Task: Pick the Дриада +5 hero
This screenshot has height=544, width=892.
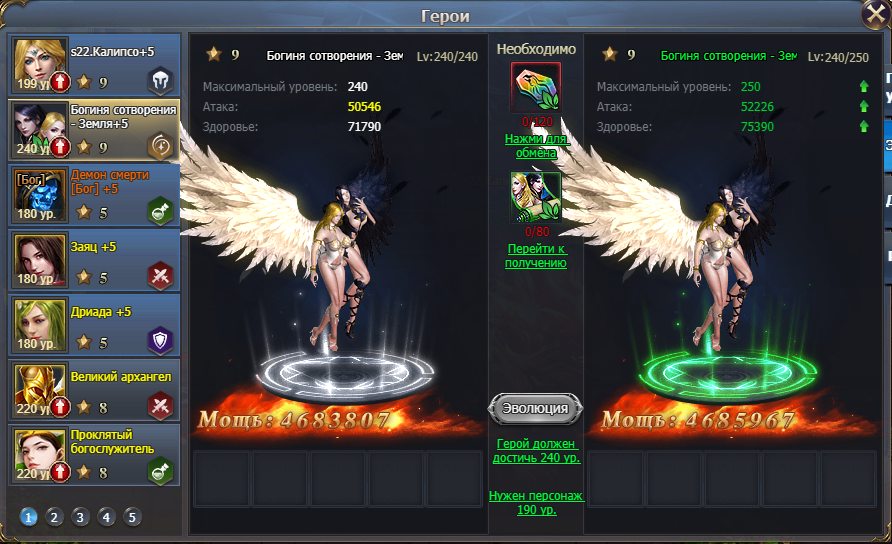Action: click(x=96, y=325)
